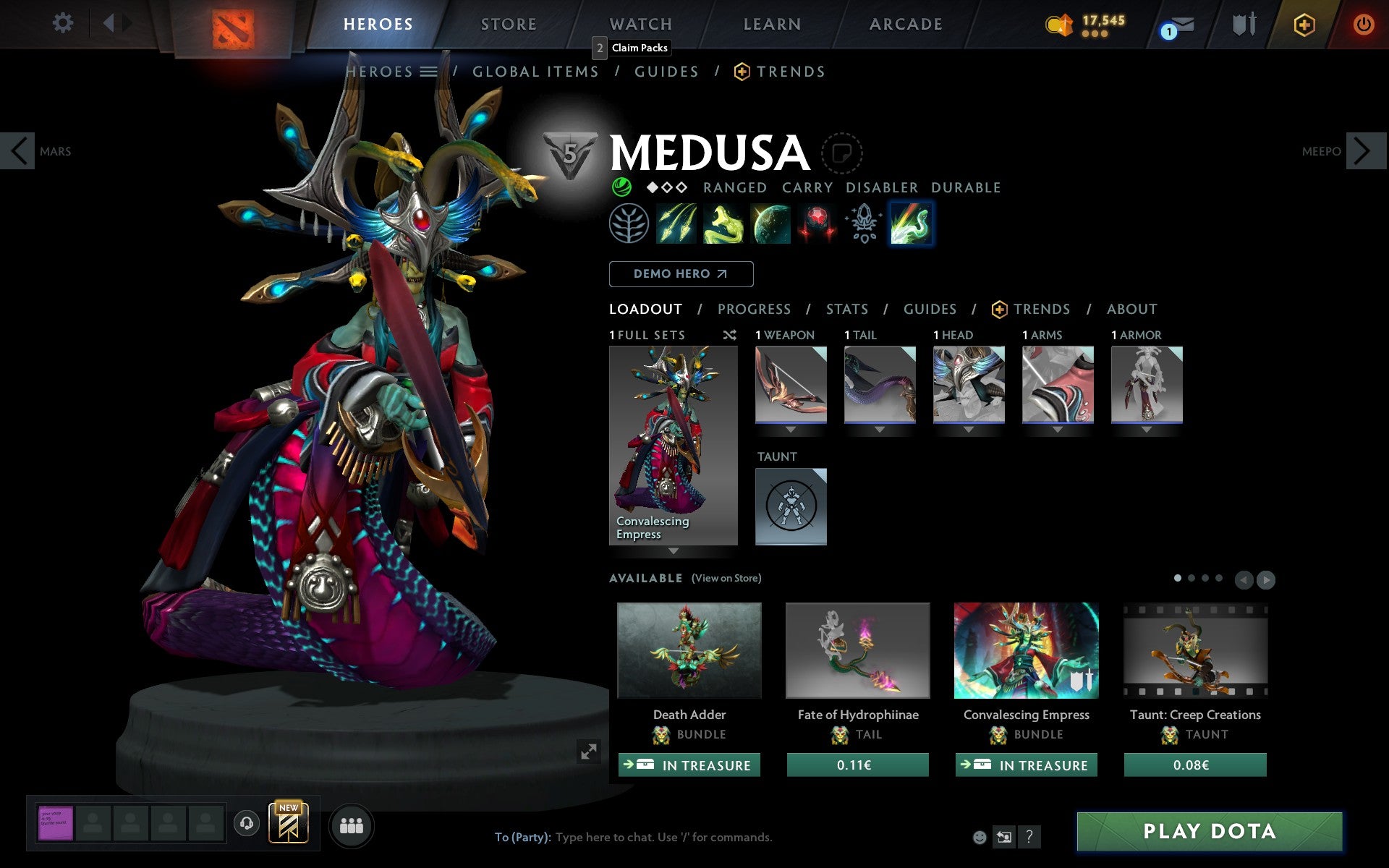Open the Watch section in the top menu

click(x=640, y=23)
